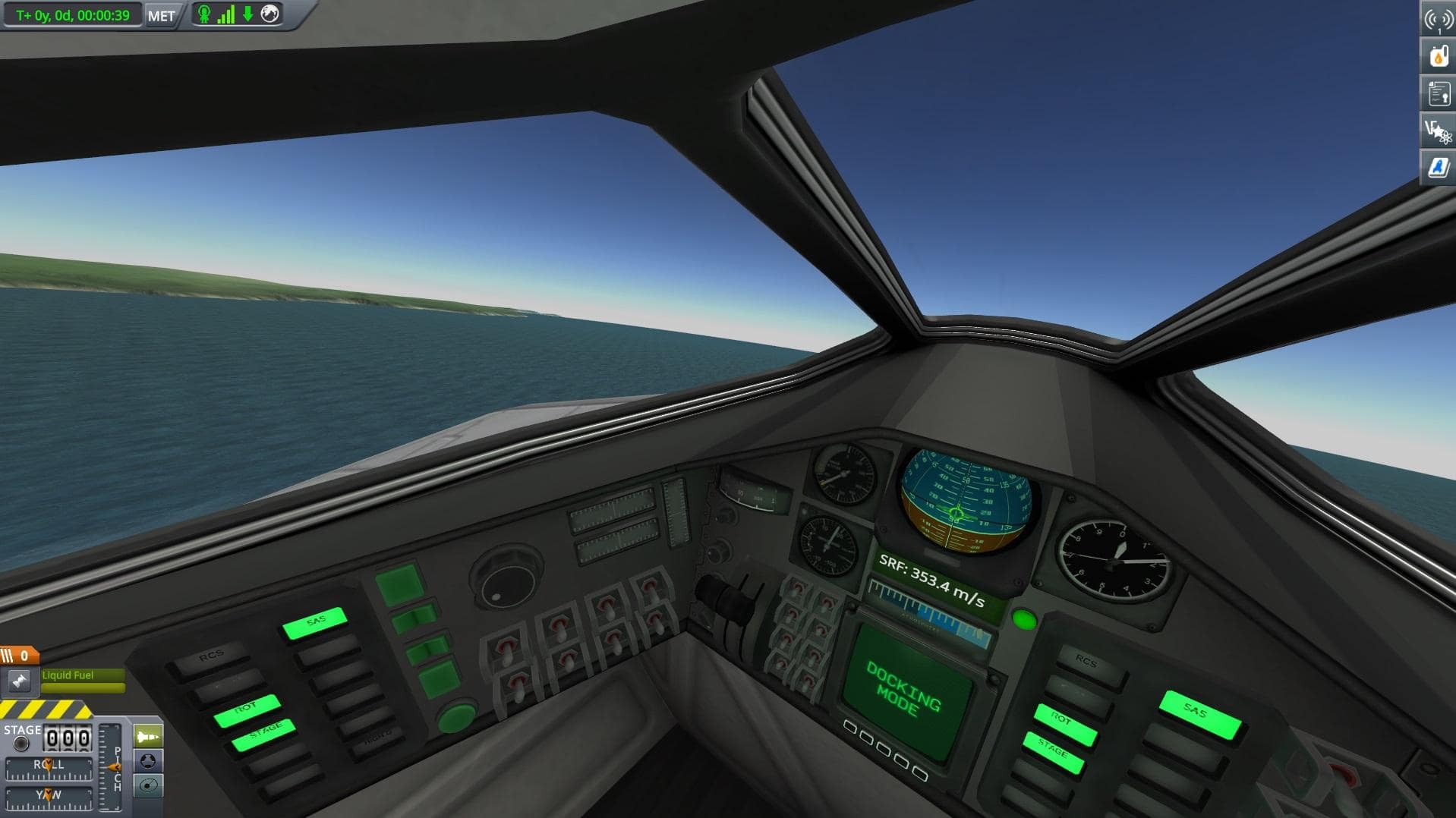Select the staging mode rocket tab
Viewport: 1456px width, 818px height.
coord(149,735)
